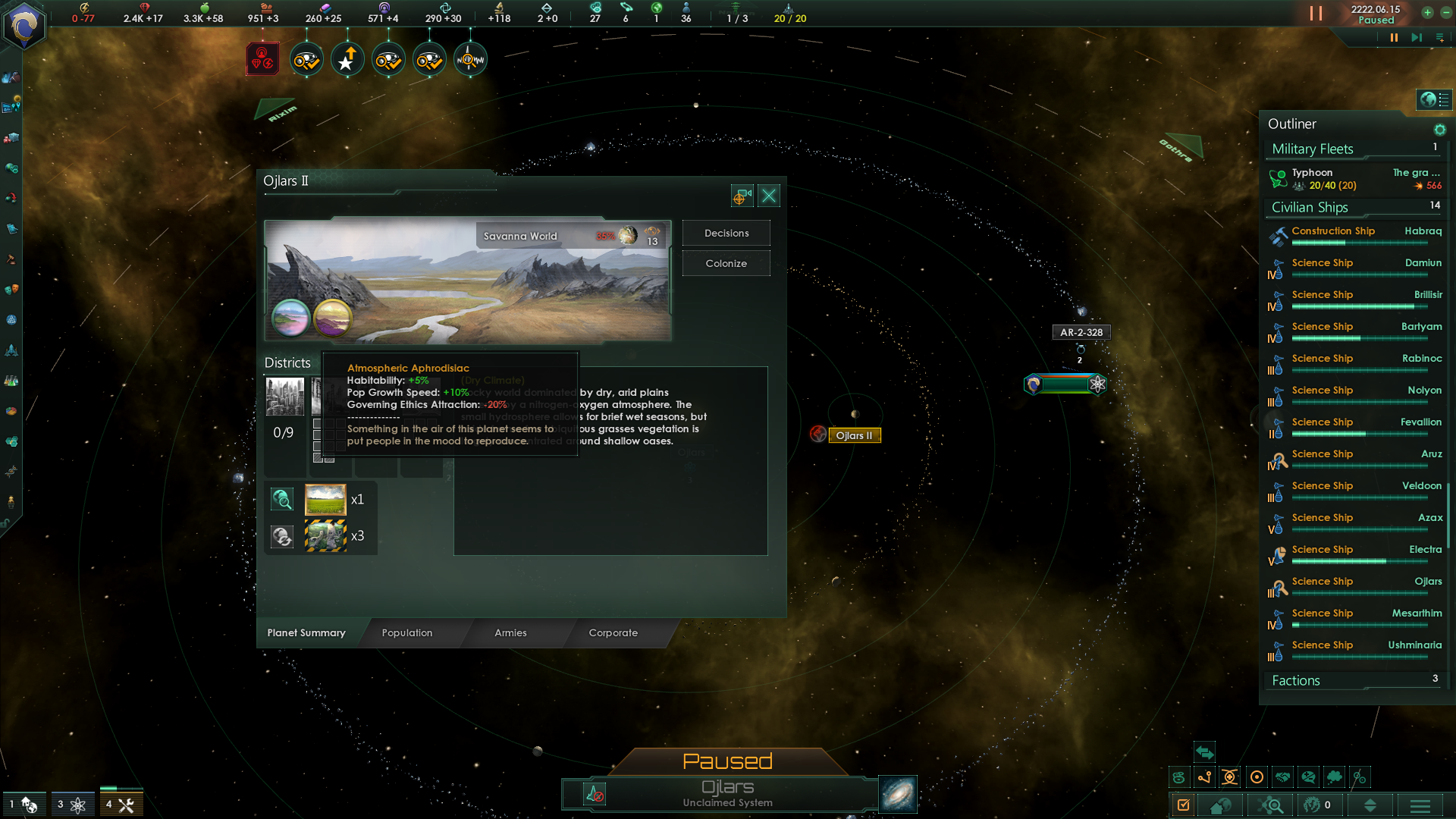Close the Ojlars II planet window

tap(769, 196)
